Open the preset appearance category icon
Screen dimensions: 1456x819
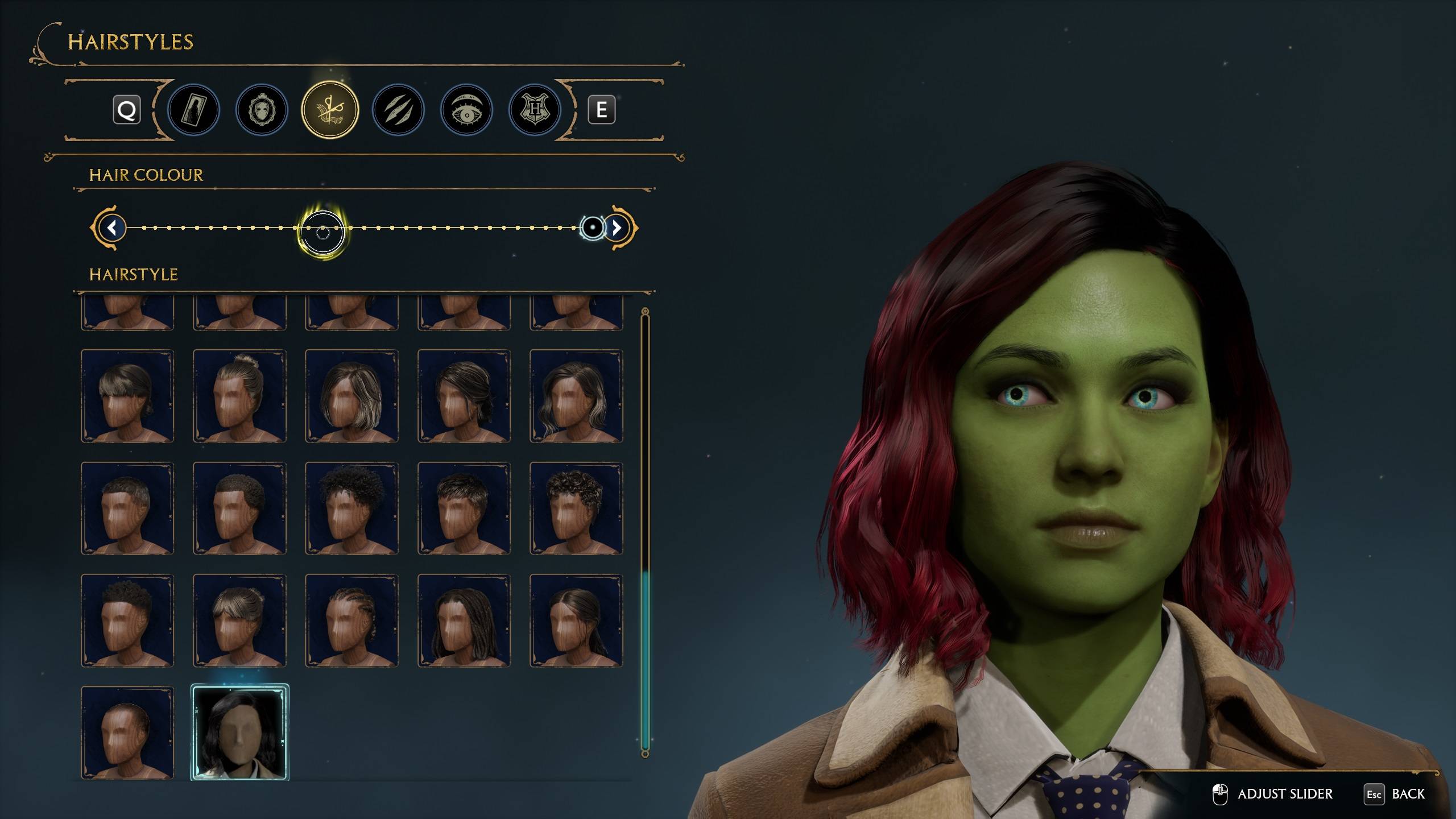click(193, 110)
